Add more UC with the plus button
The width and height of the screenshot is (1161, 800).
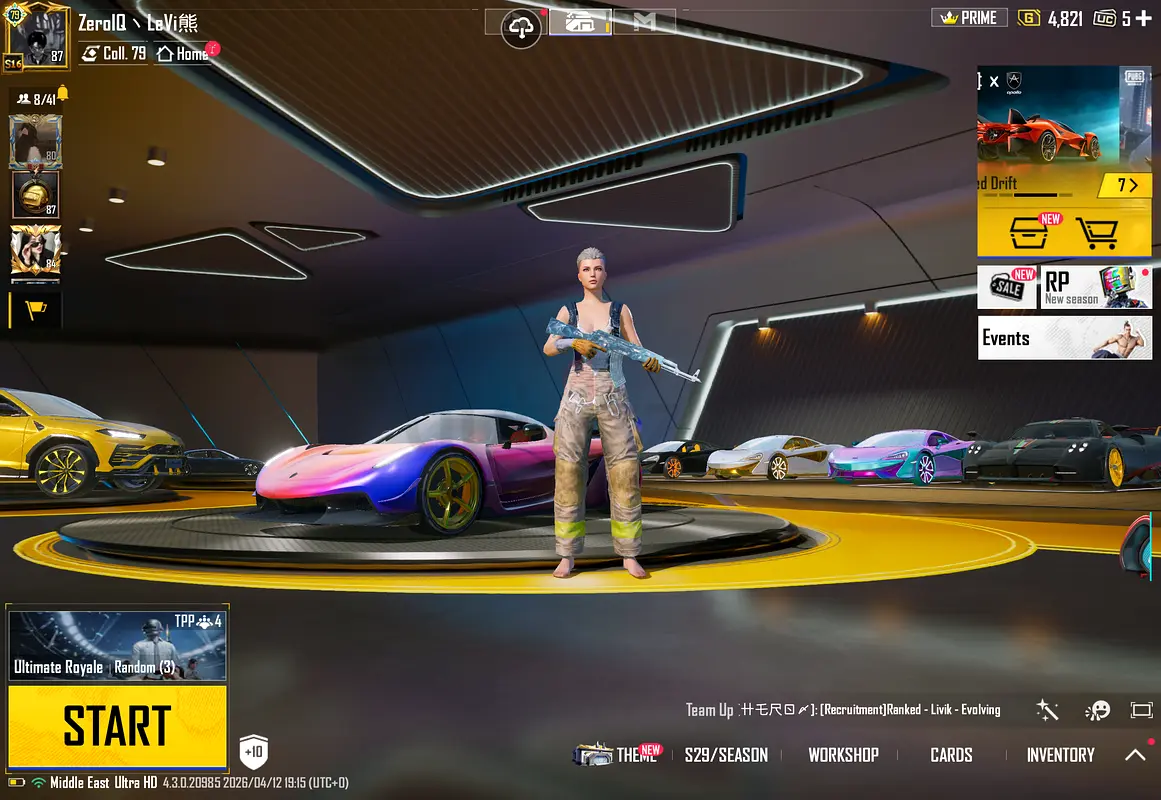[1142, 18]
